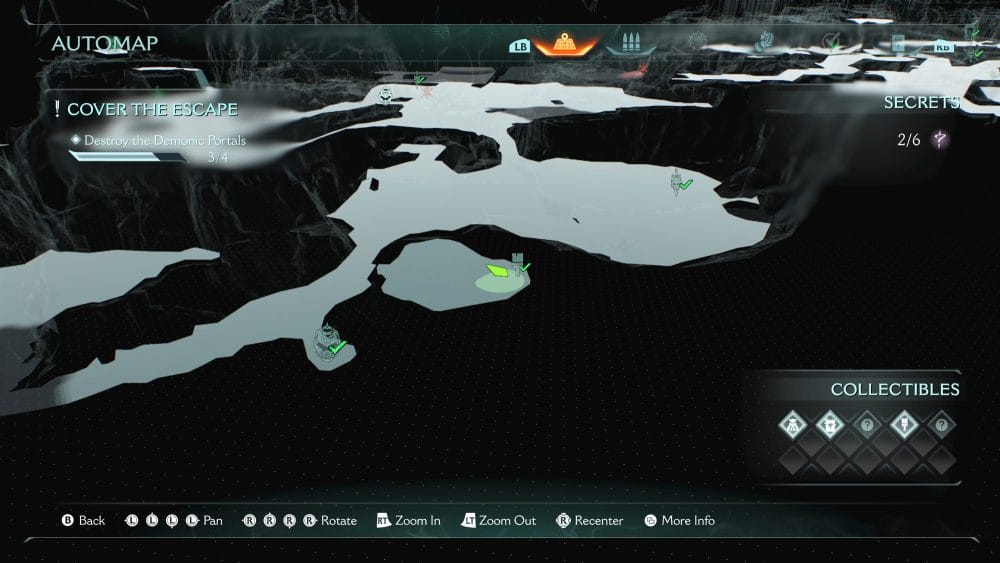Open the gear-shaped tab in top bar

[x=698, y=41]
